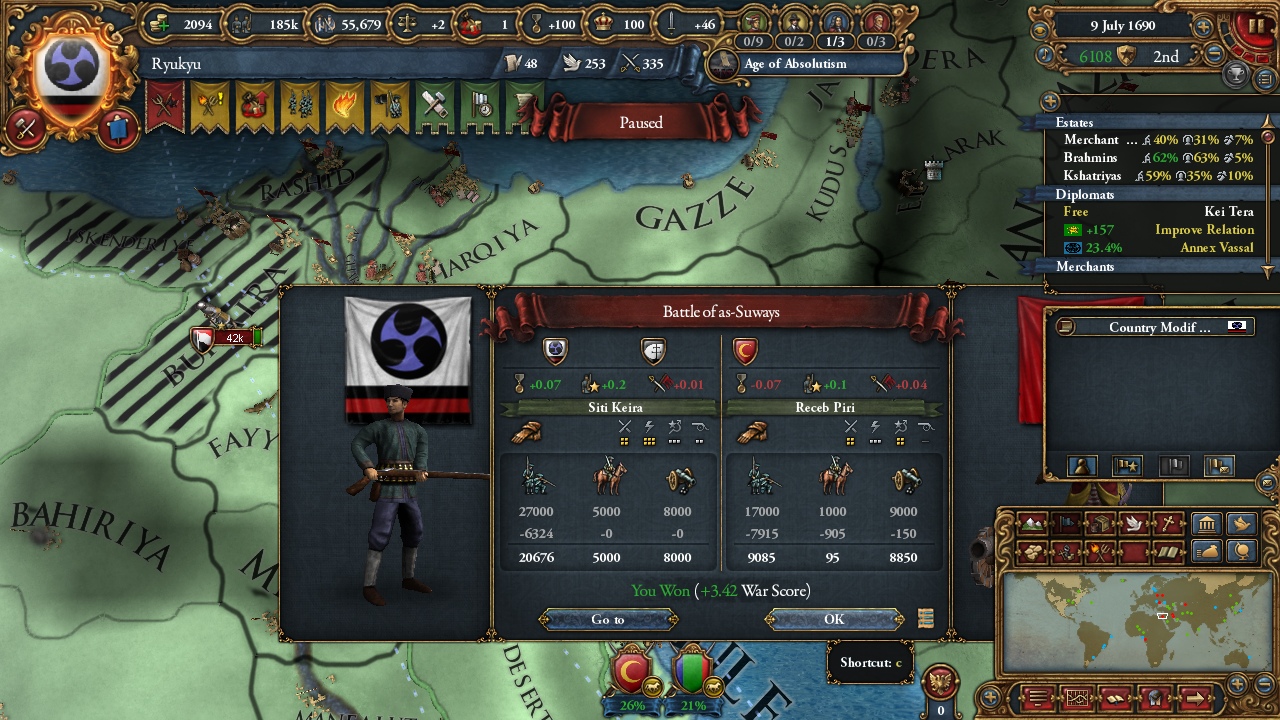Select the 42k army on the map
Viewport: 1280px width, 720px height.
pos(232,338)
